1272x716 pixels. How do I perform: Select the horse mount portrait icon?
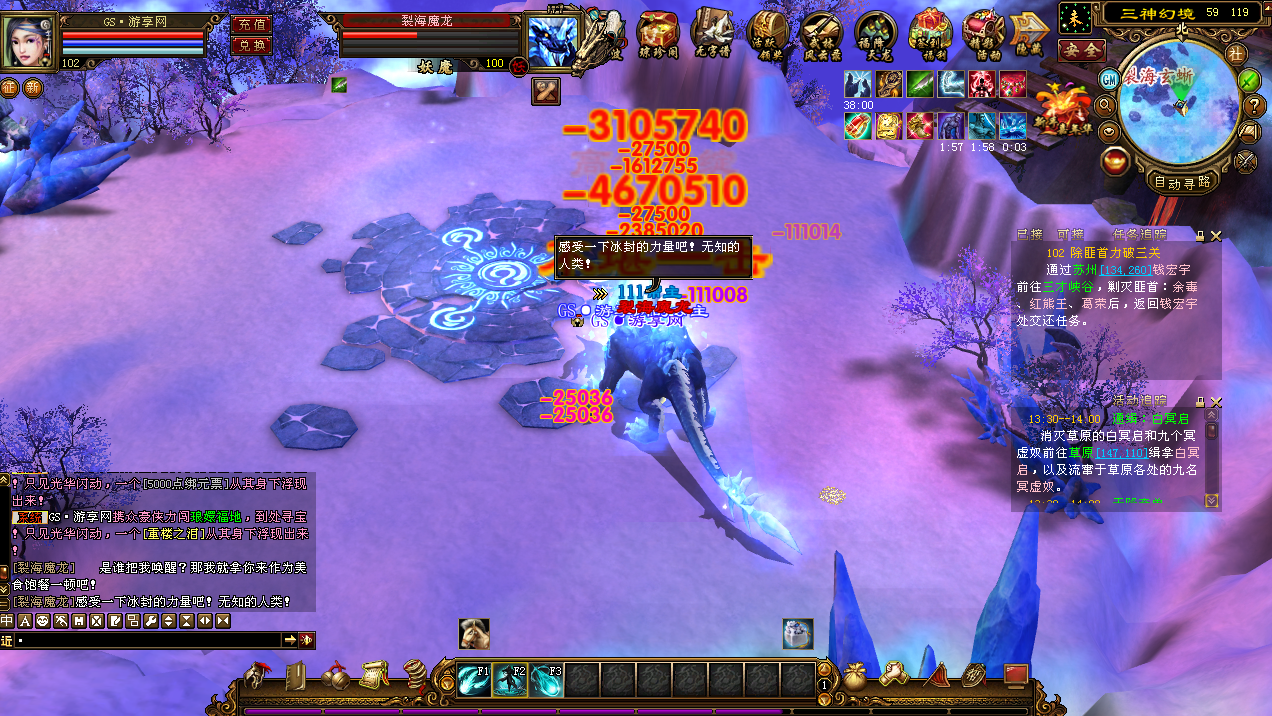474,633
